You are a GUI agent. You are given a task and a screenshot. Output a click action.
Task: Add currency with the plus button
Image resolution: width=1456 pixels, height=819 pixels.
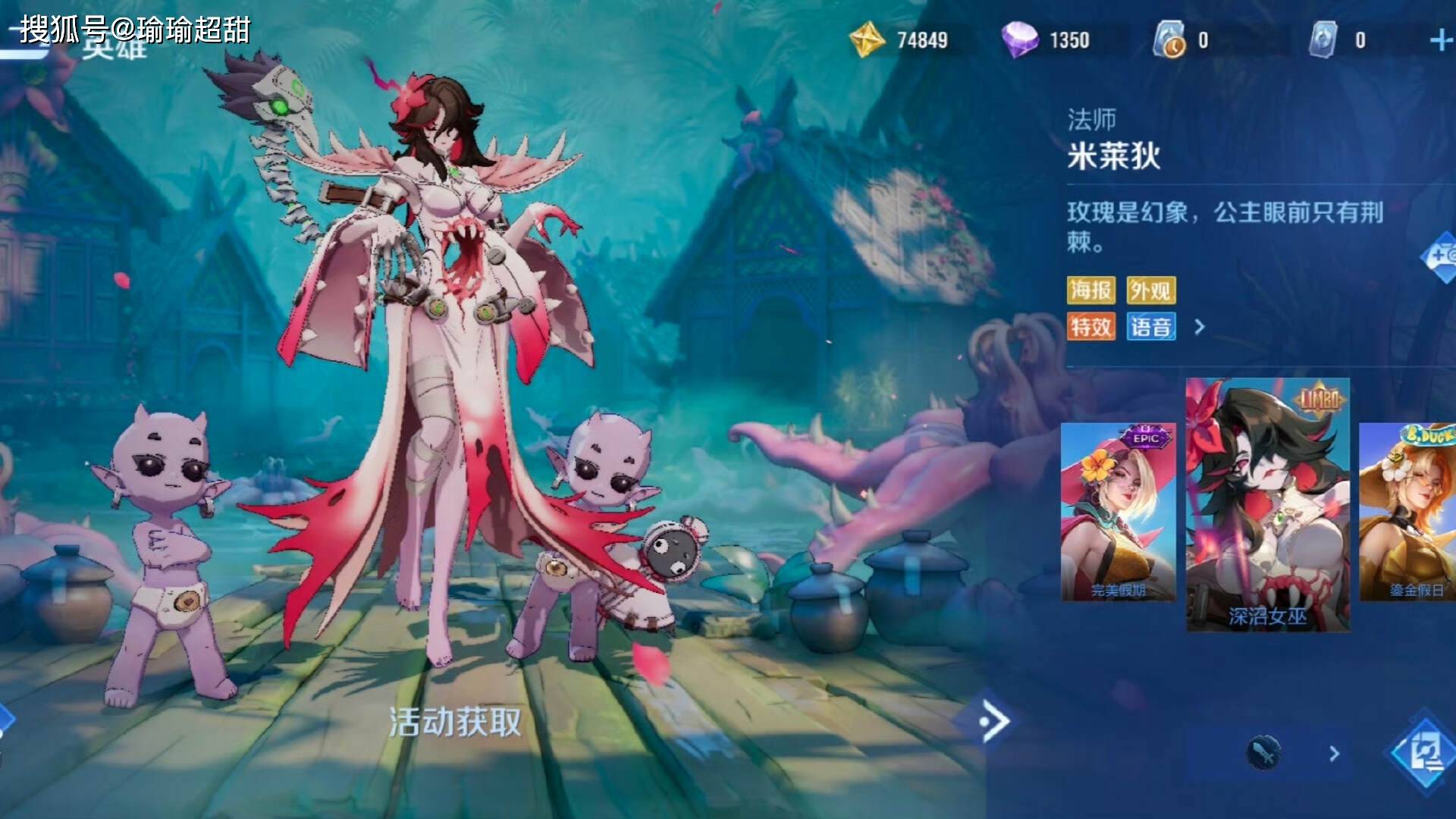[x=1440, y=40]
